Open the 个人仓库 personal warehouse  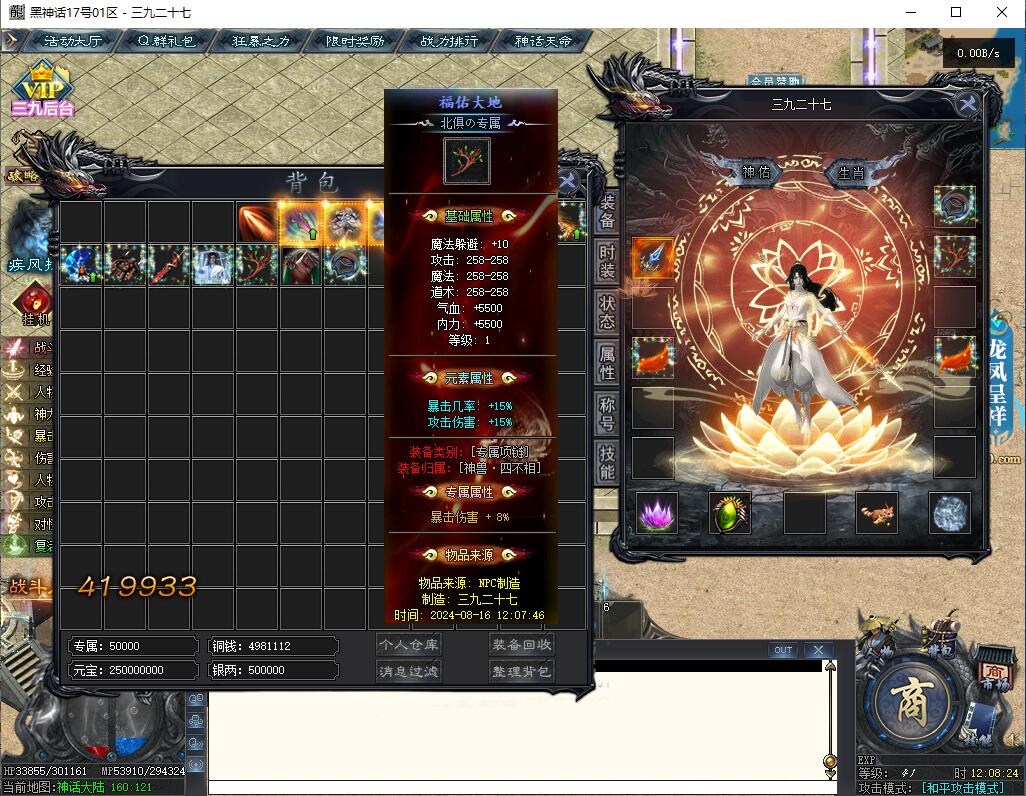(x=408, y=645)
